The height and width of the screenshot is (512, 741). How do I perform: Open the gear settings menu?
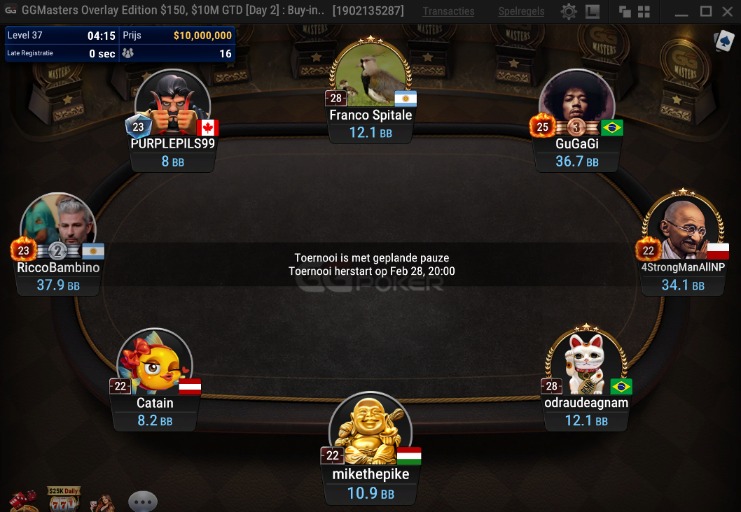[x=569, y=11]
